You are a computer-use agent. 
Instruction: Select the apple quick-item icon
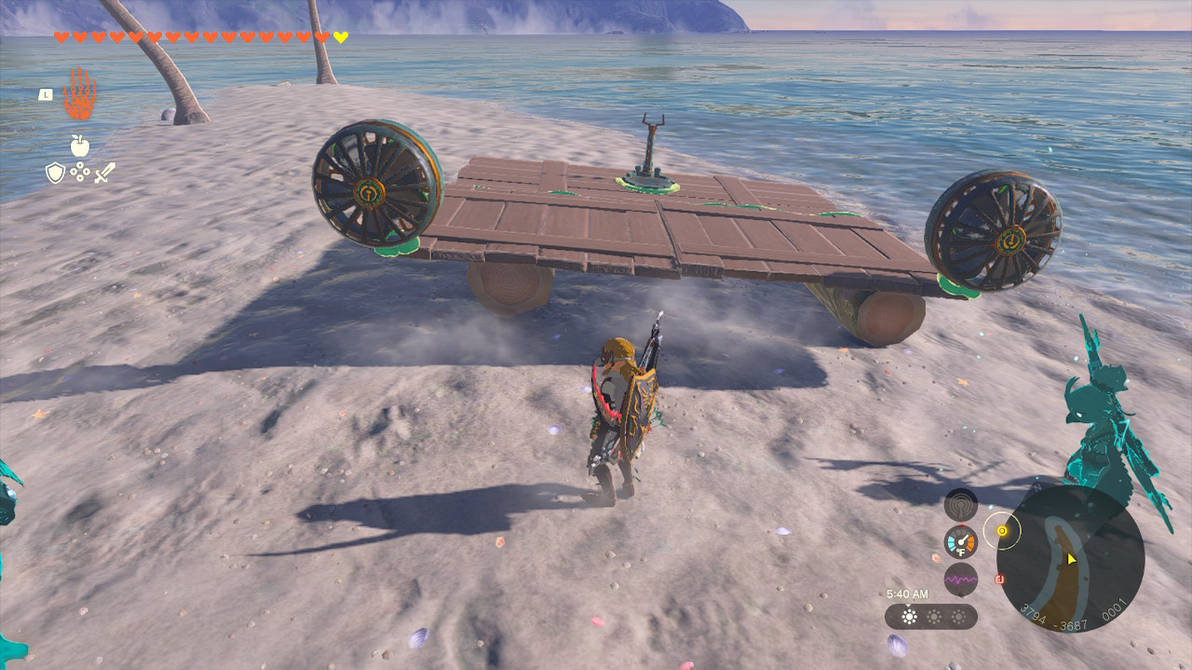tap(80, 146)
